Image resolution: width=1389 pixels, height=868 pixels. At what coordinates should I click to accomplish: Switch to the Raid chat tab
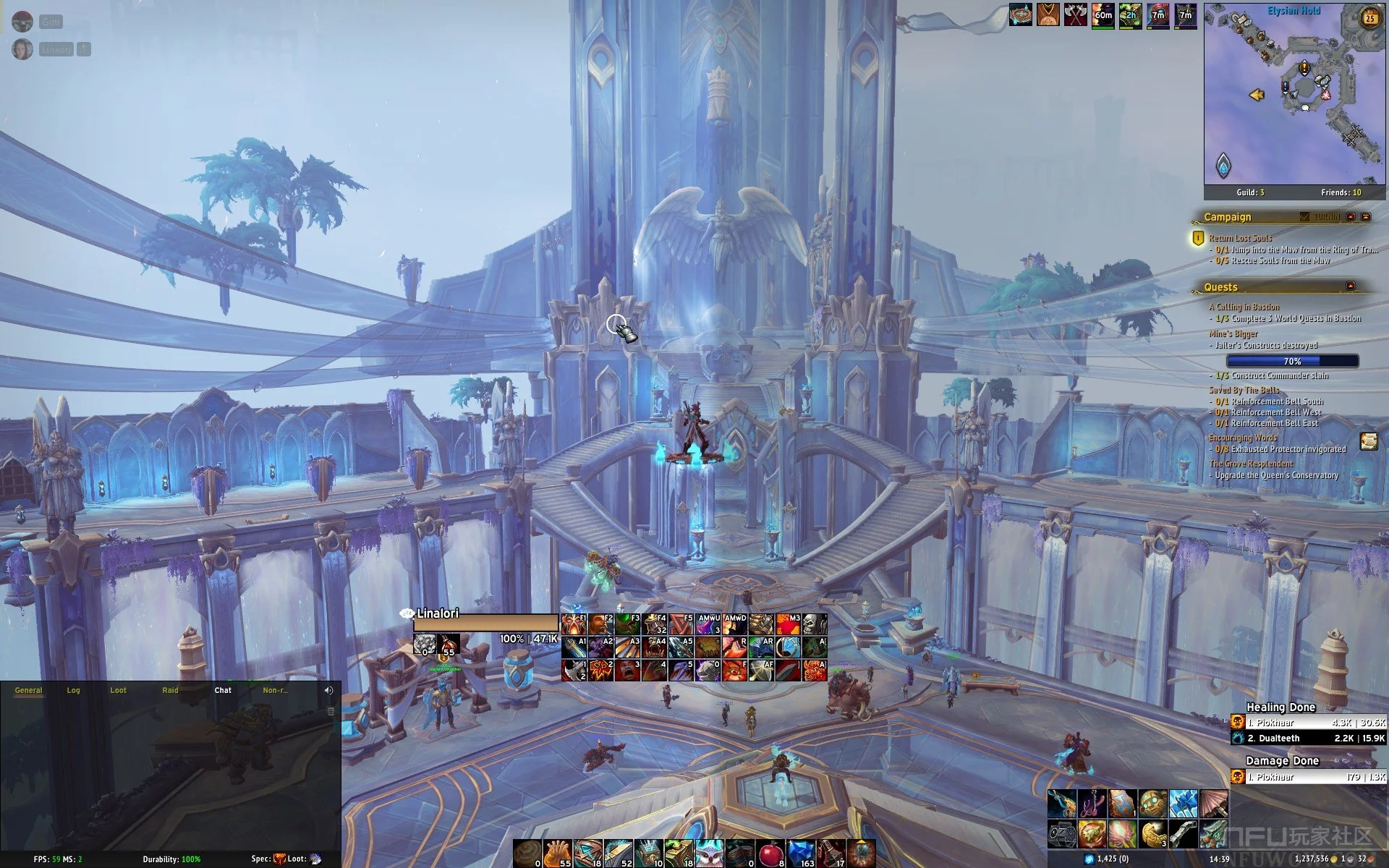tap(170, 690)
